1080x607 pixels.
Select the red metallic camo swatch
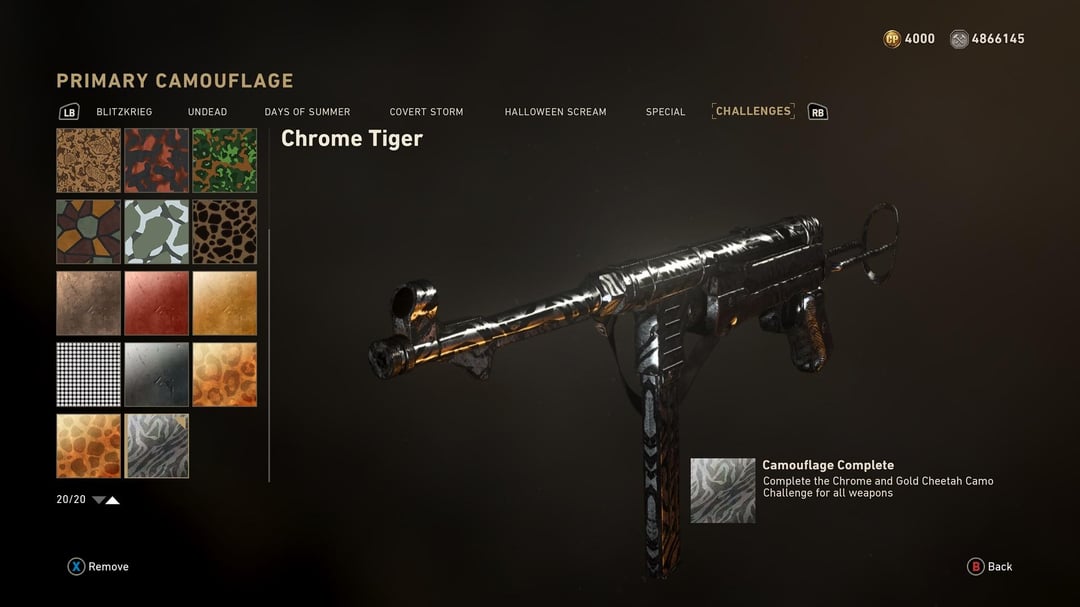(156, 303)
